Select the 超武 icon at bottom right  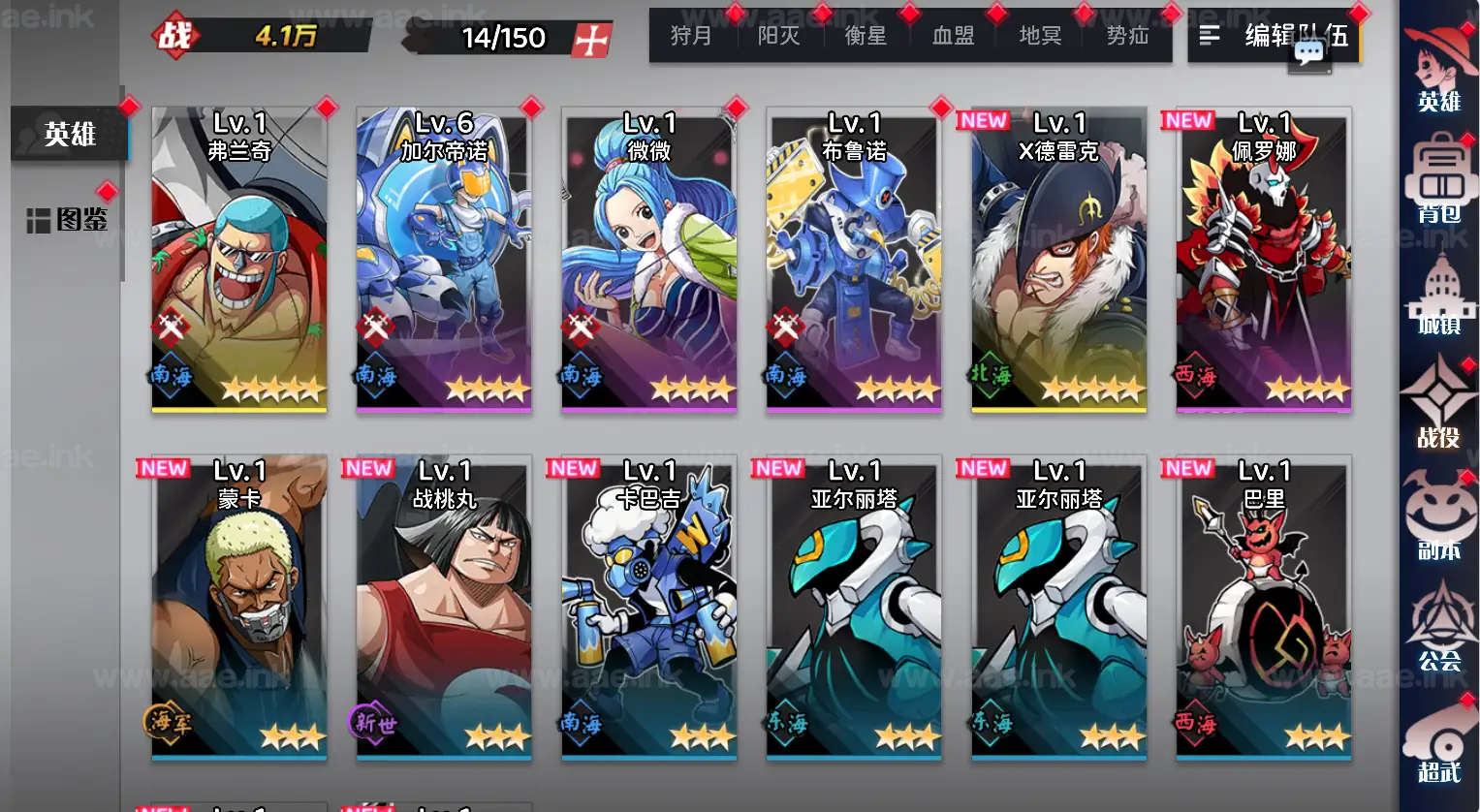pos(1440,746)
